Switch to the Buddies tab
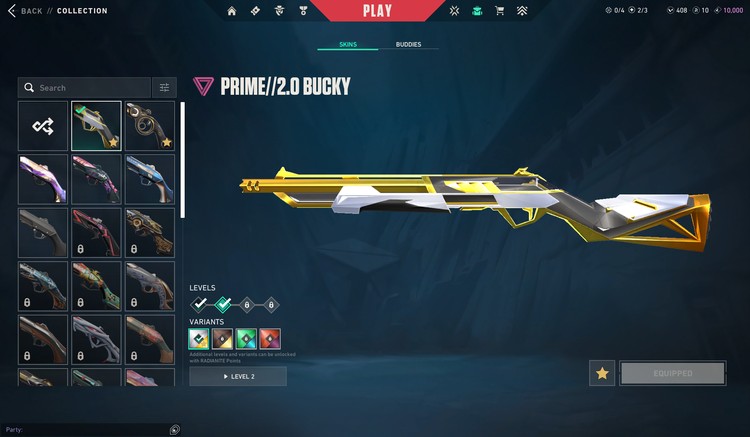The image size is (750, 437). pyautogui.click(x=408, y=45)
